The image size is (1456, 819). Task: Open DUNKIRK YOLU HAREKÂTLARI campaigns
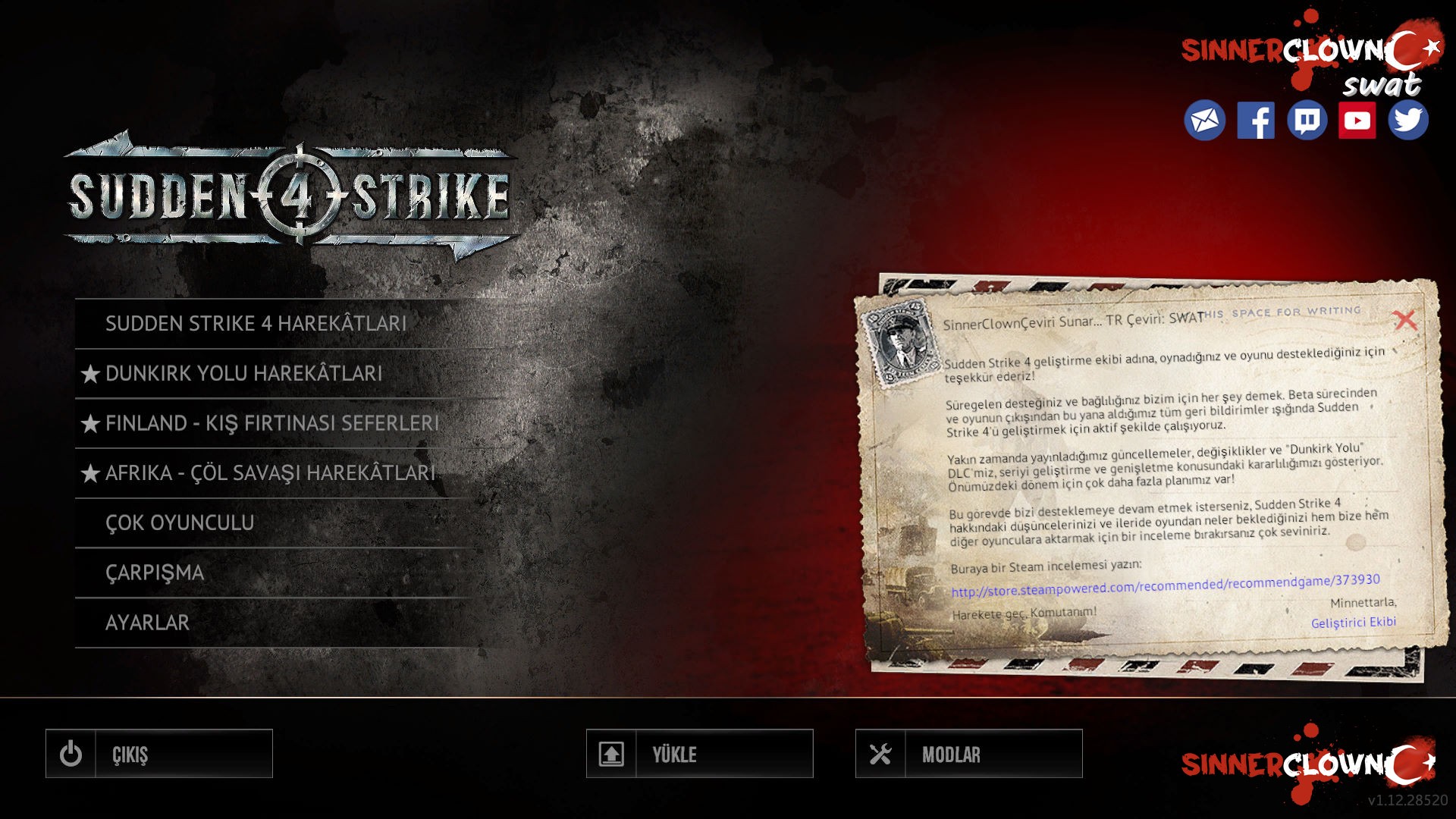coord(243,373)
